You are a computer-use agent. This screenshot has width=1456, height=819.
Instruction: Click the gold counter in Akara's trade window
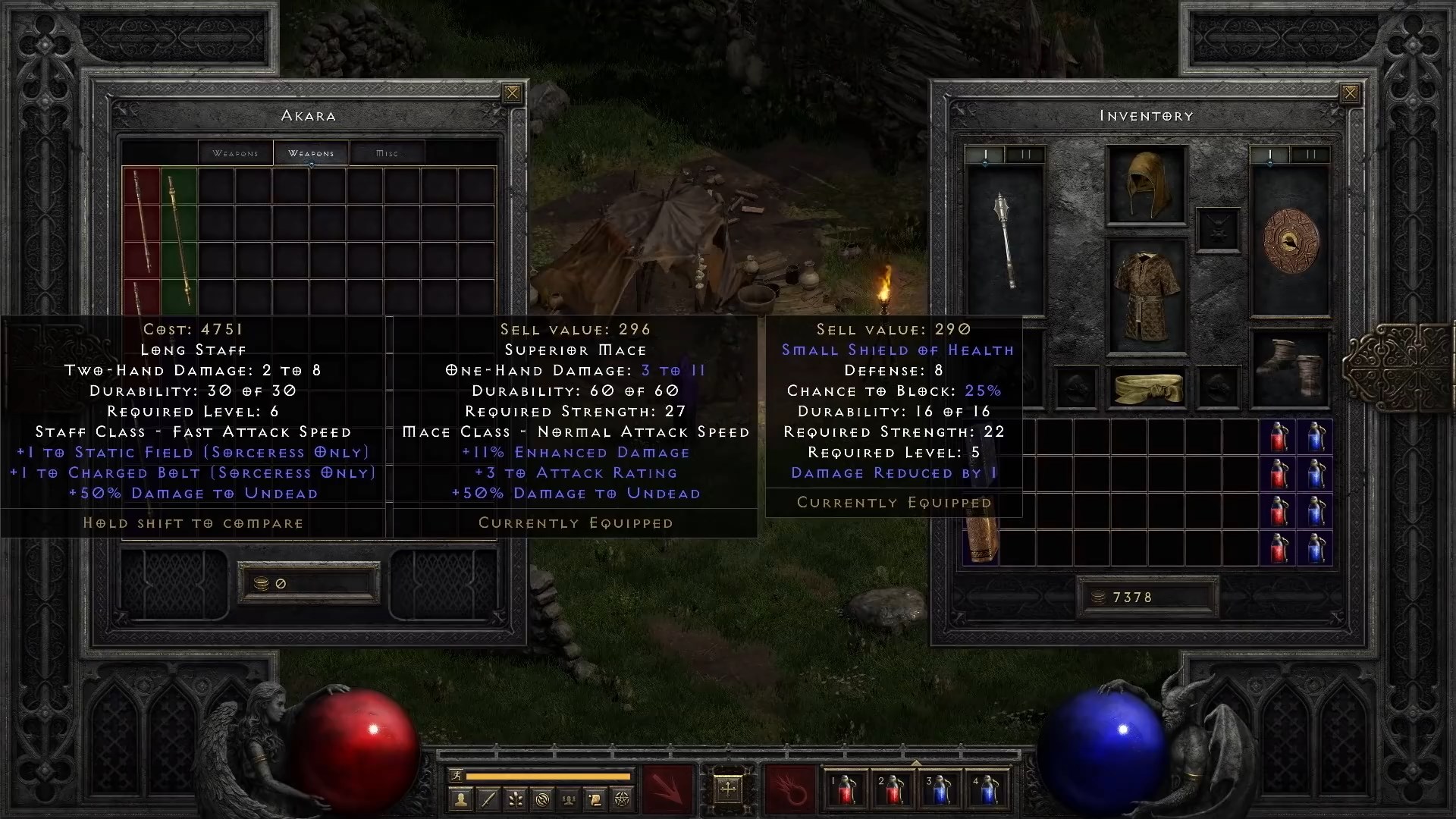309,582
